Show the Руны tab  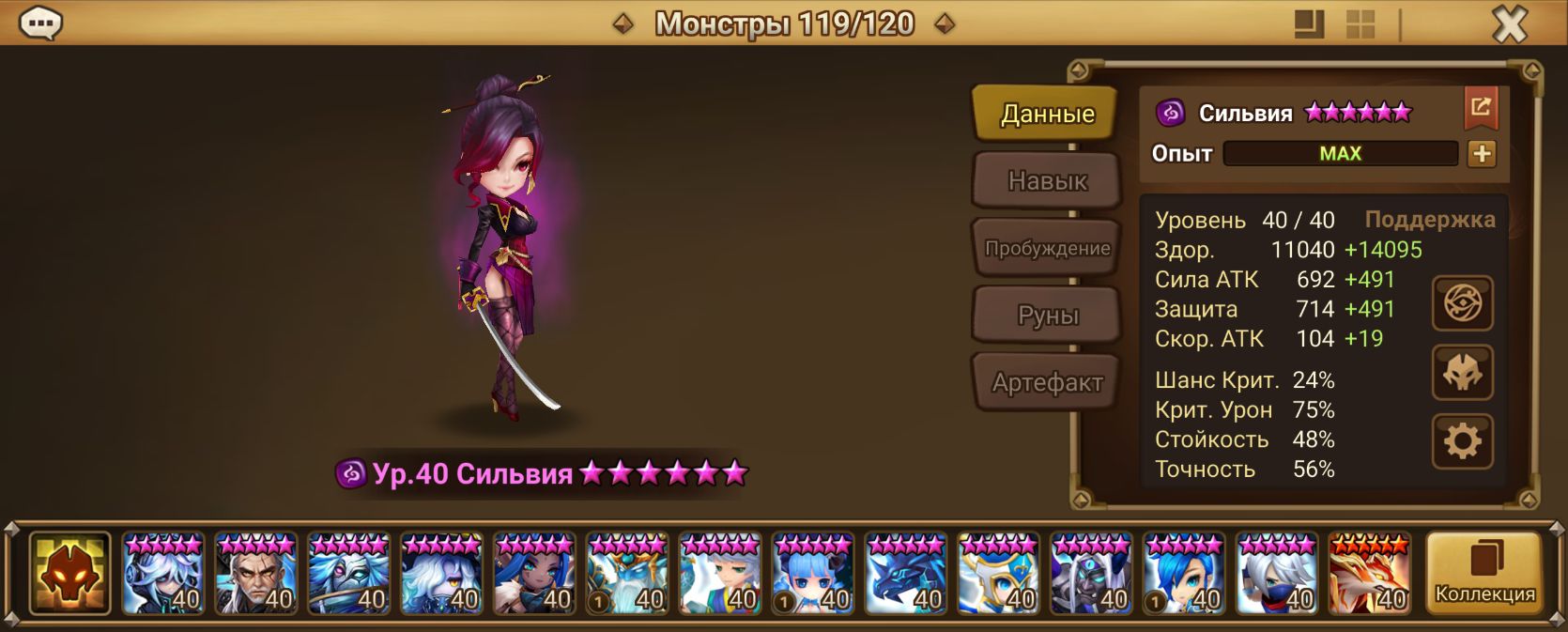pyautogui.click(x=1047, y=316)
